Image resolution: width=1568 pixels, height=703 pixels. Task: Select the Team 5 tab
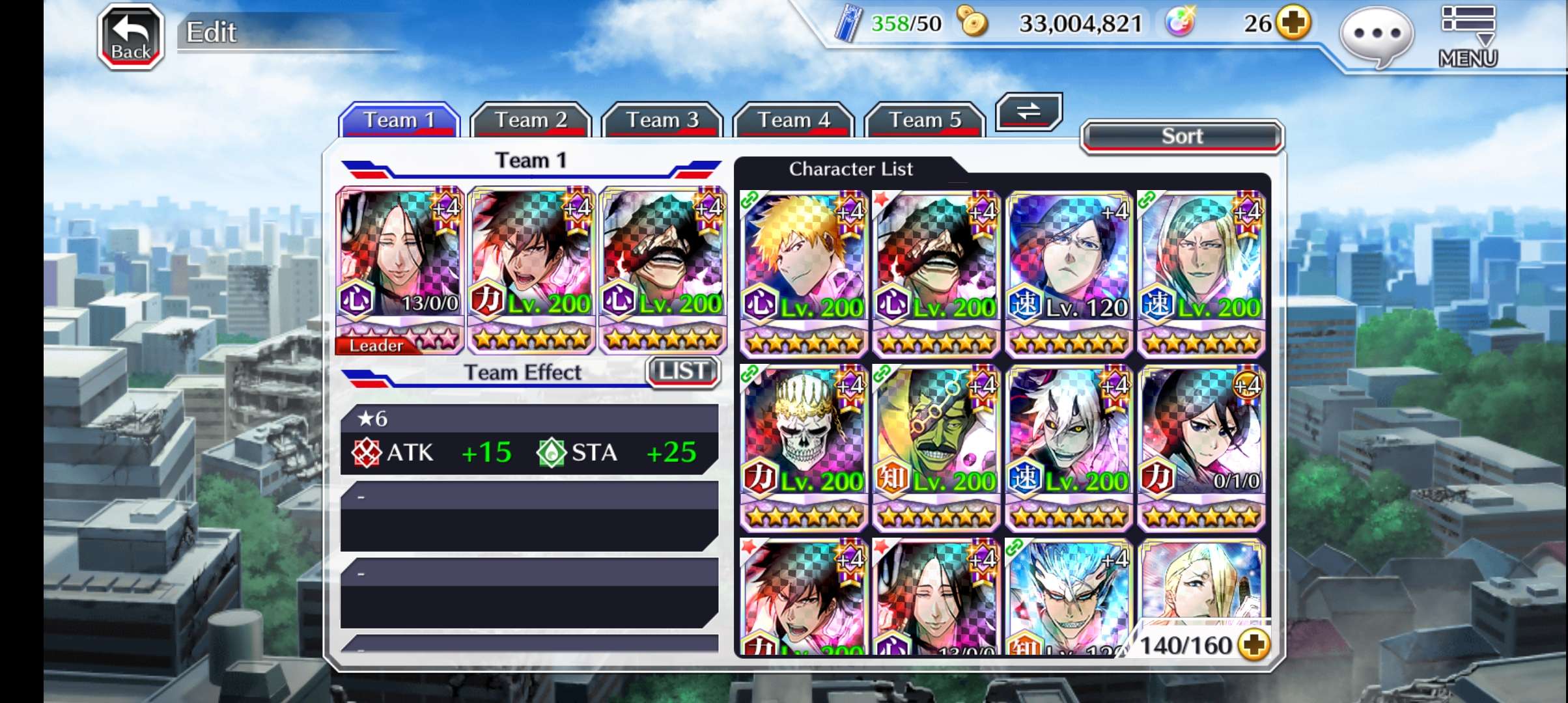point(925,120)
